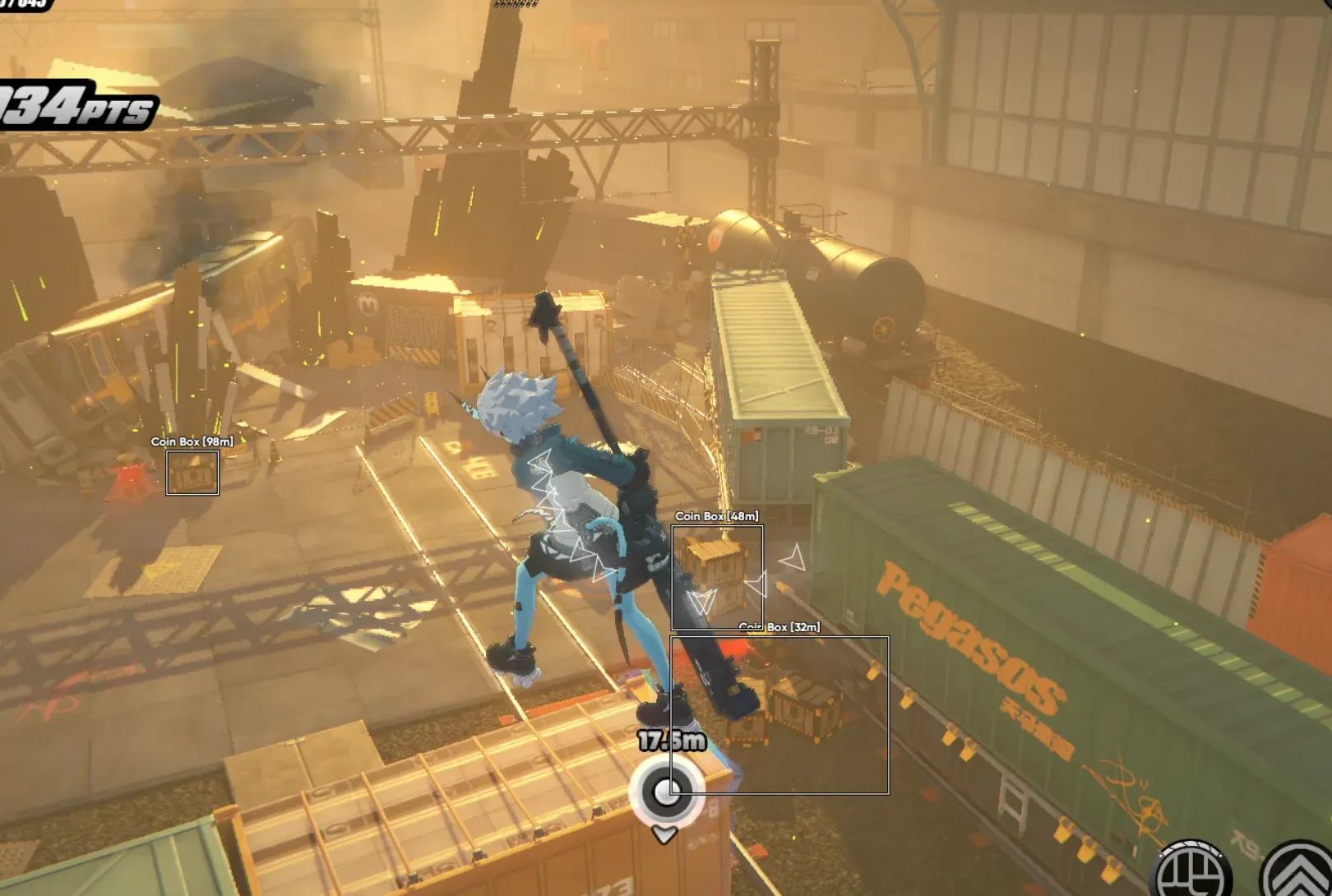Select the Coin Box 32m target marker
The width and height of the screenshot is (1332, 896).
coord(779,714)
